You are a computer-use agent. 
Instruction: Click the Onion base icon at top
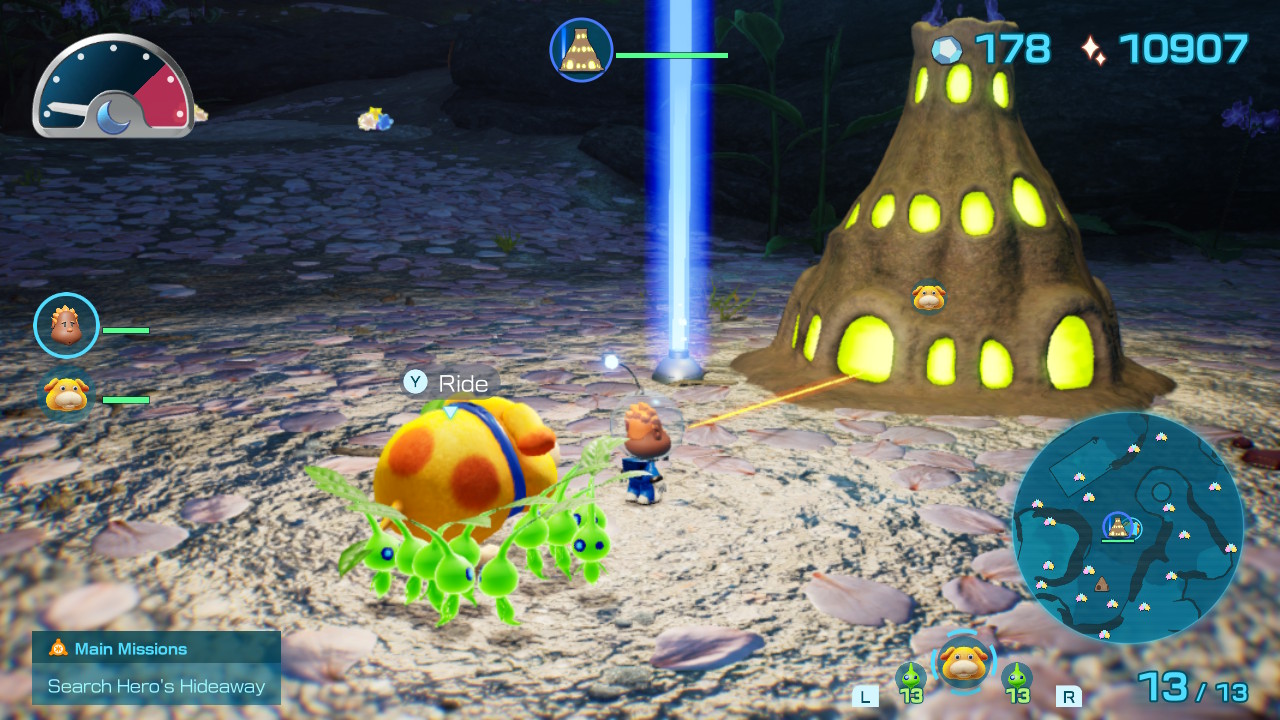[x=581, y=50]
